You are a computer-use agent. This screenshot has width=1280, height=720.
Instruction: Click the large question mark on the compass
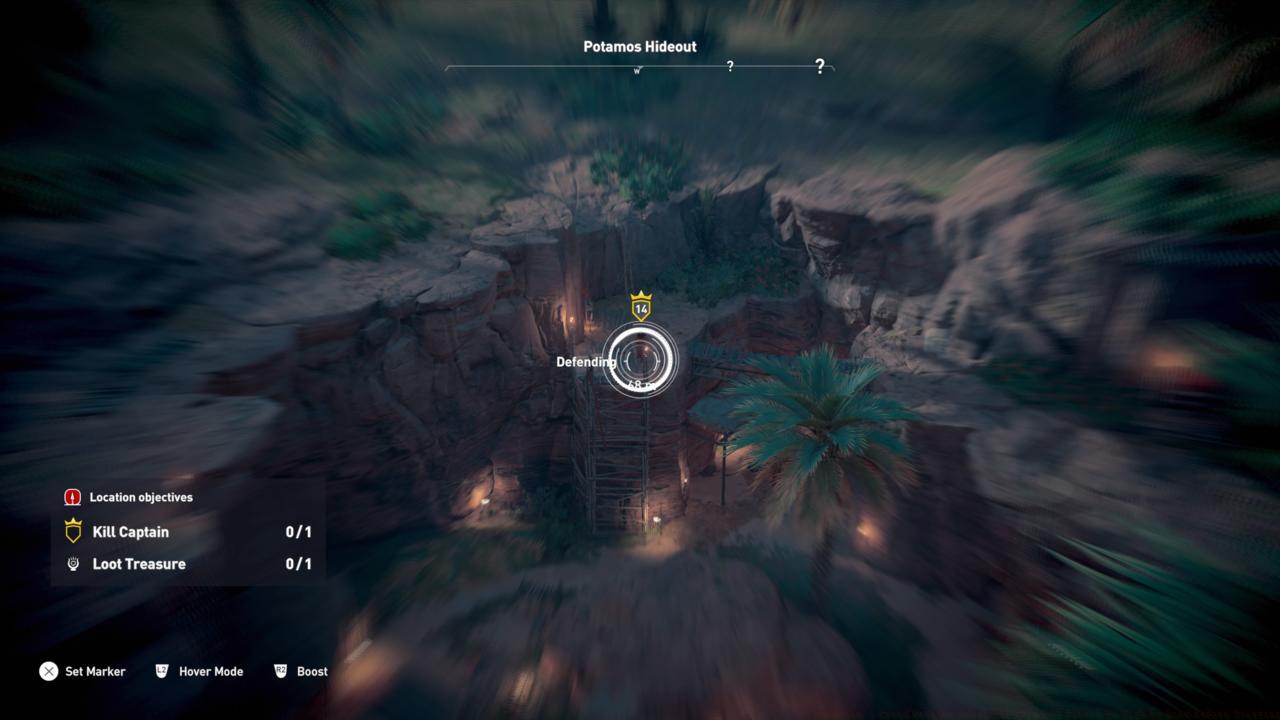coord(820,66)
